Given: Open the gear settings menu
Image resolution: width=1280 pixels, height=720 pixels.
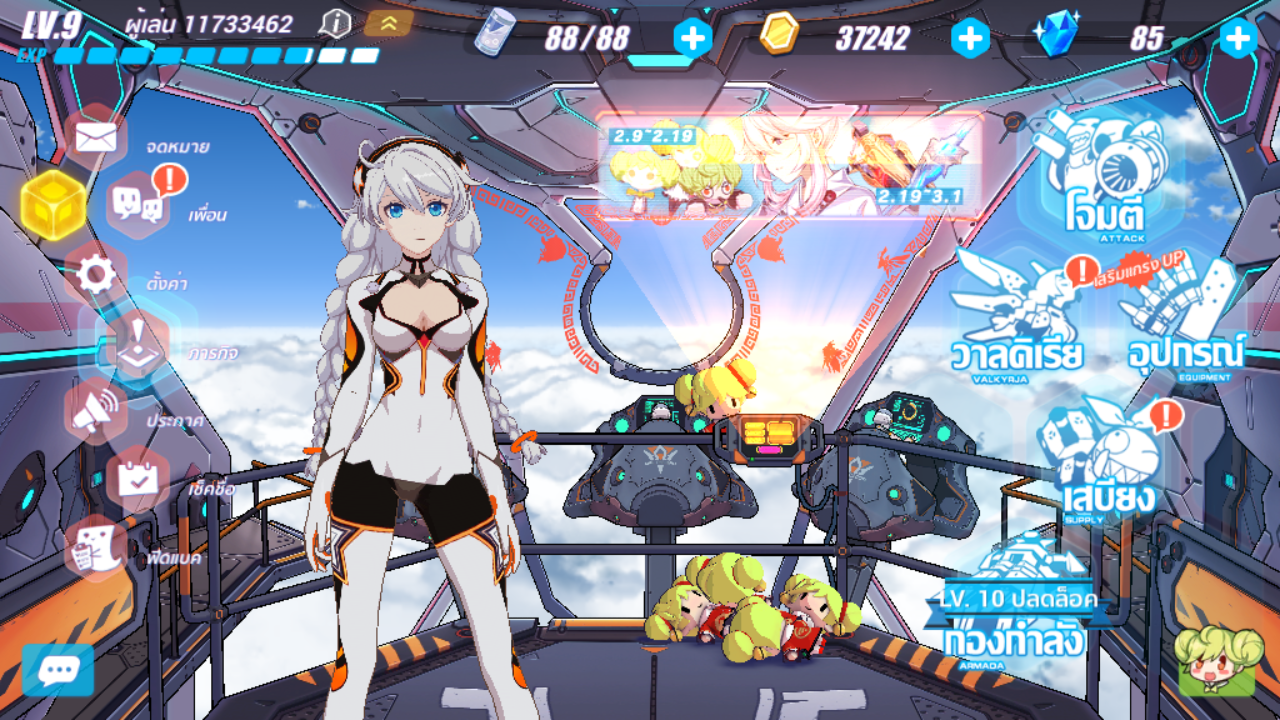Looking at the screenshot, I should pos(96,274).
